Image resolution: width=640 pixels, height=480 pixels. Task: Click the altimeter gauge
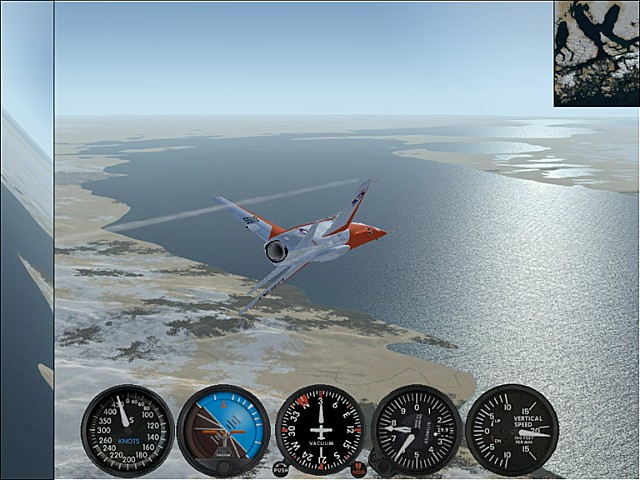point(416,430)
